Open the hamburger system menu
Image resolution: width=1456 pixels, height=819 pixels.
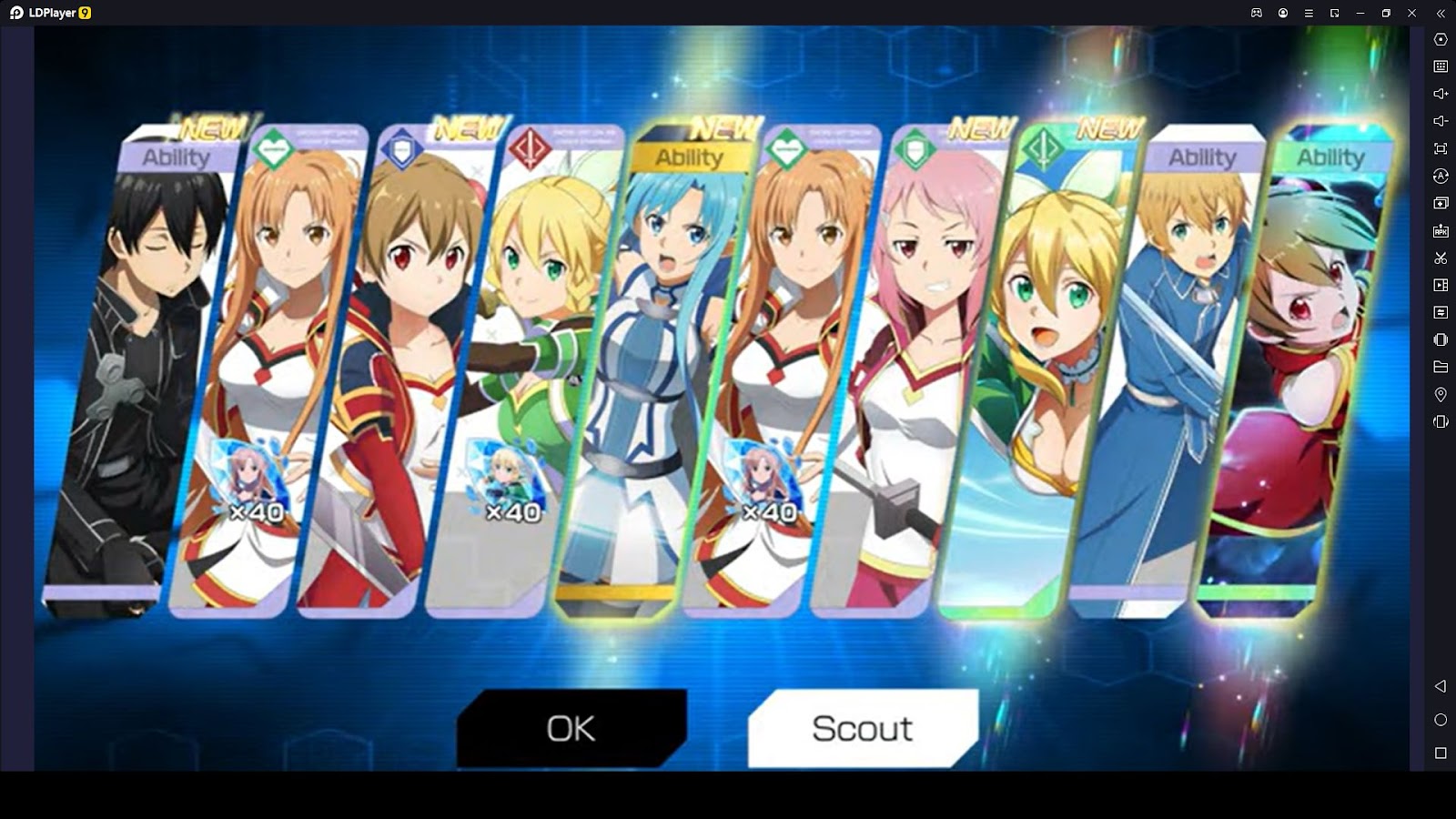tap(1309, 13)
